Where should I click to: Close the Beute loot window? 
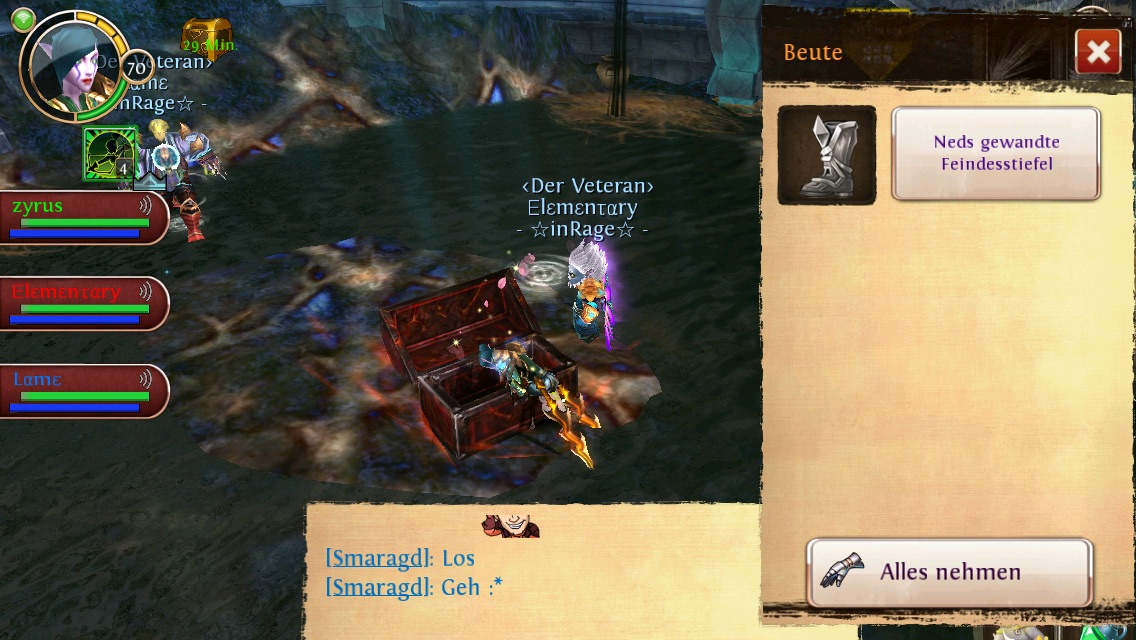click(1097, 52)
